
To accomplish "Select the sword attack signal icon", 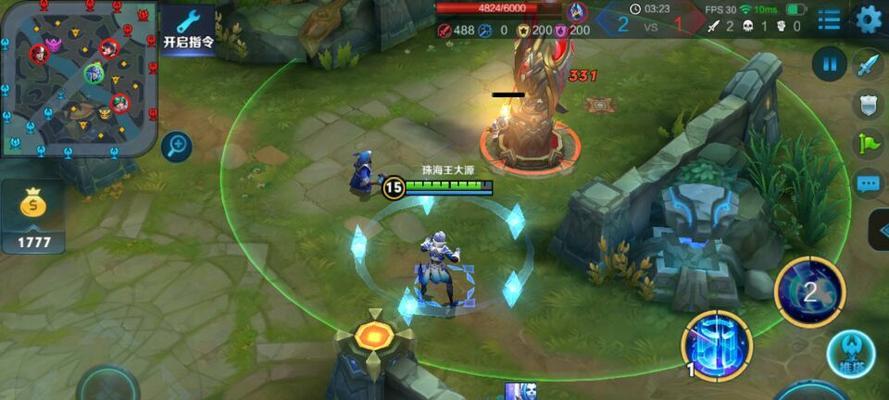I will [x=867, y=65].
